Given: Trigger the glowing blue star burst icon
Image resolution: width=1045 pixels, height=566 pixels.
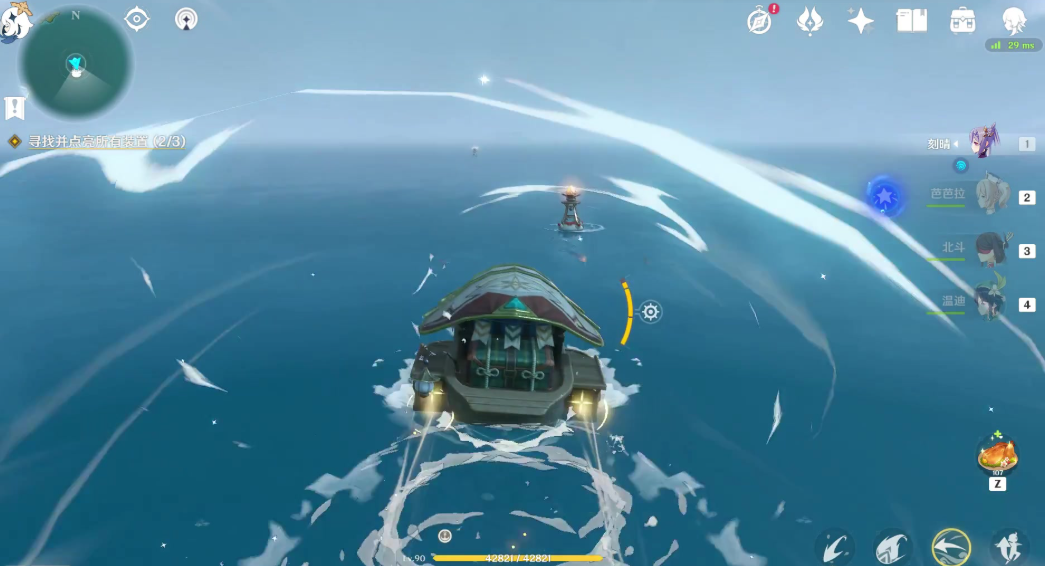Looking at the screenshot, I should 885,197.
